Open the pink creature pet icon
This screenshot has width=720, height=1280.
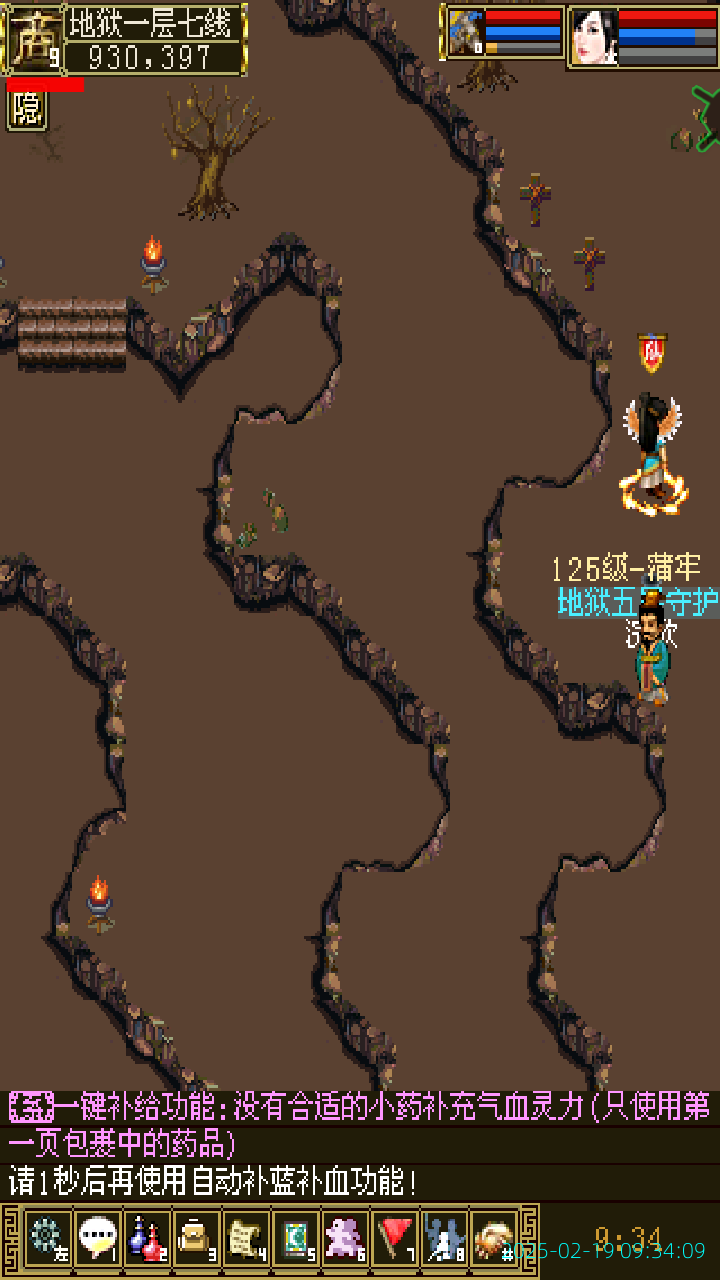[345, 1238]
